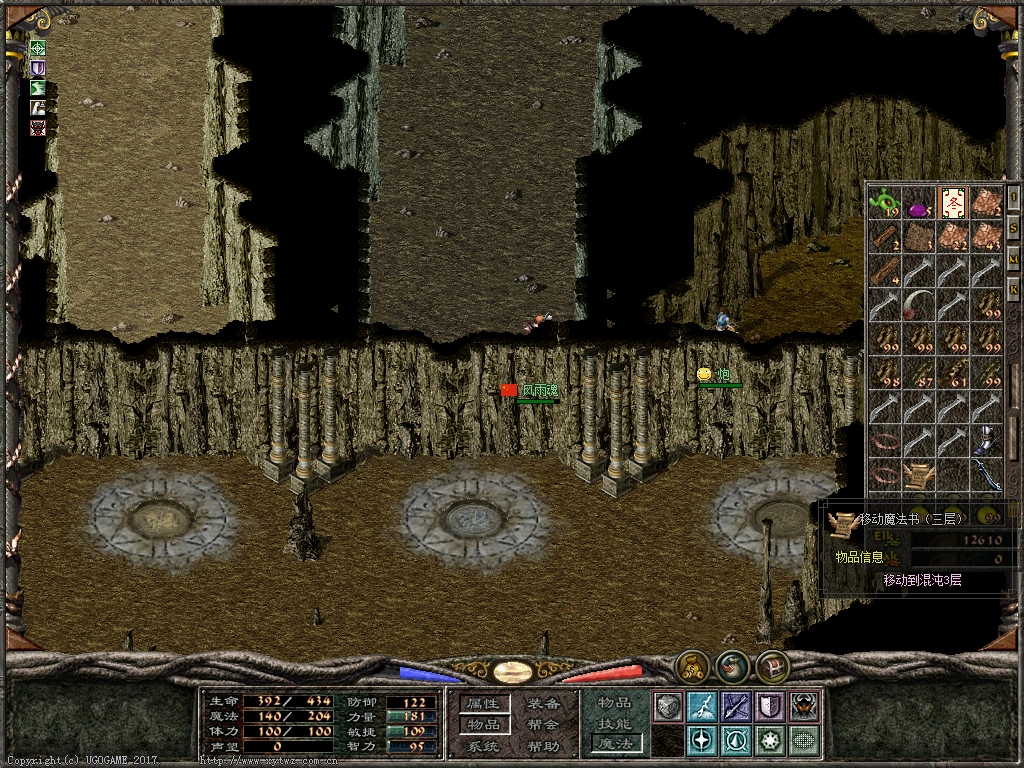This screenshot has width=1024, height=768.
Task: Click the treasure chest round button
Action: tap(772, 666)
